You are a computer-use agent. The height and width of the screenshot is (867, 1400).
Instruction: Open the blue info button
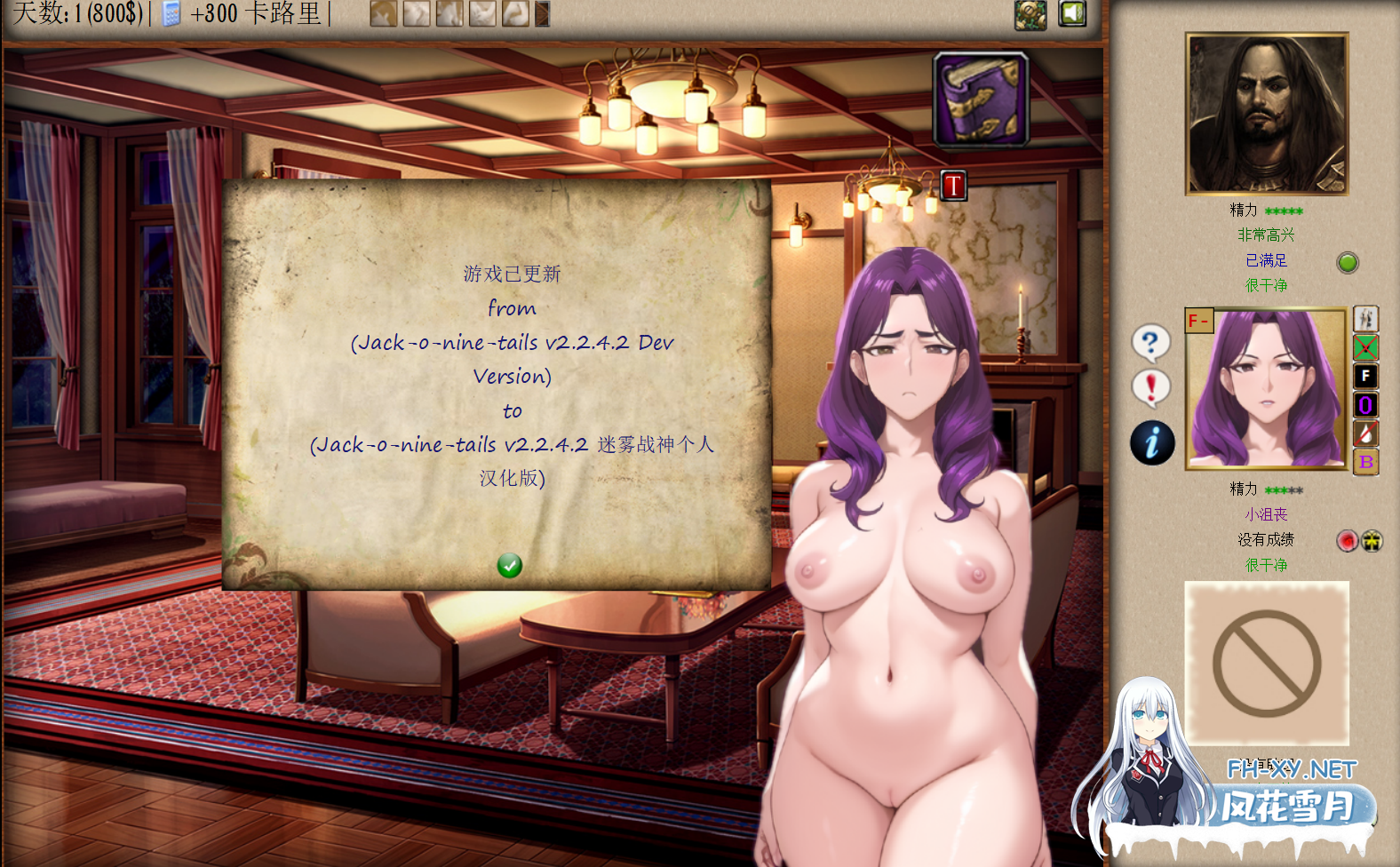coord(1152,442)
